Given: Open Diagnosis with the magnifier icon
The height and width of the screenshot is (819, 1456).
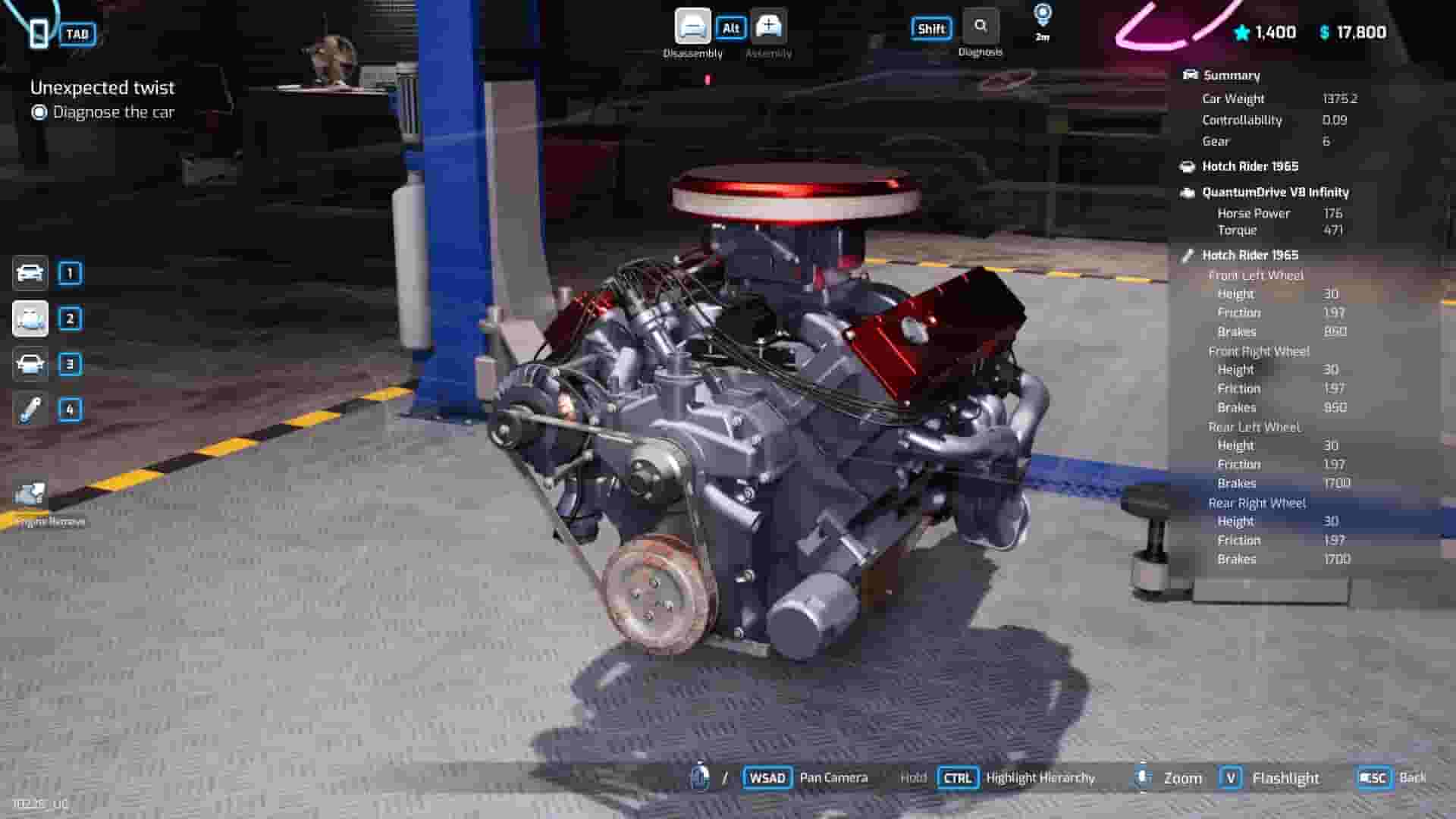Looking at the screenshot, I should [981, 26].
